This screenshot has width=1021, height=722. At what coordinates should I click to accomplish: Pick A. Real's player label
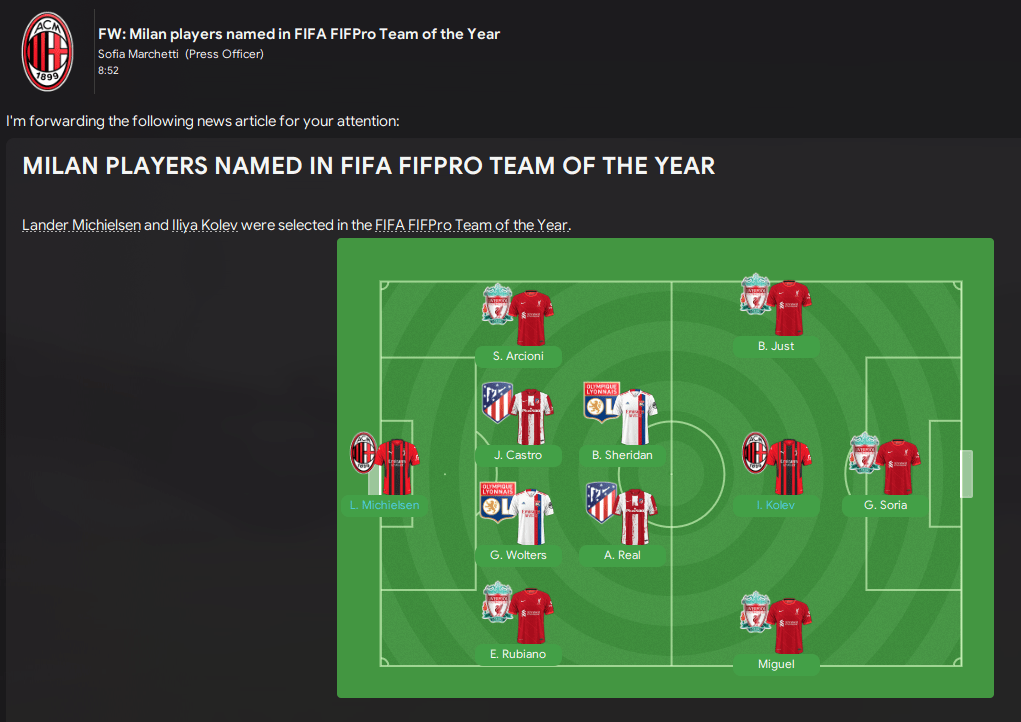tap(622, 555)
